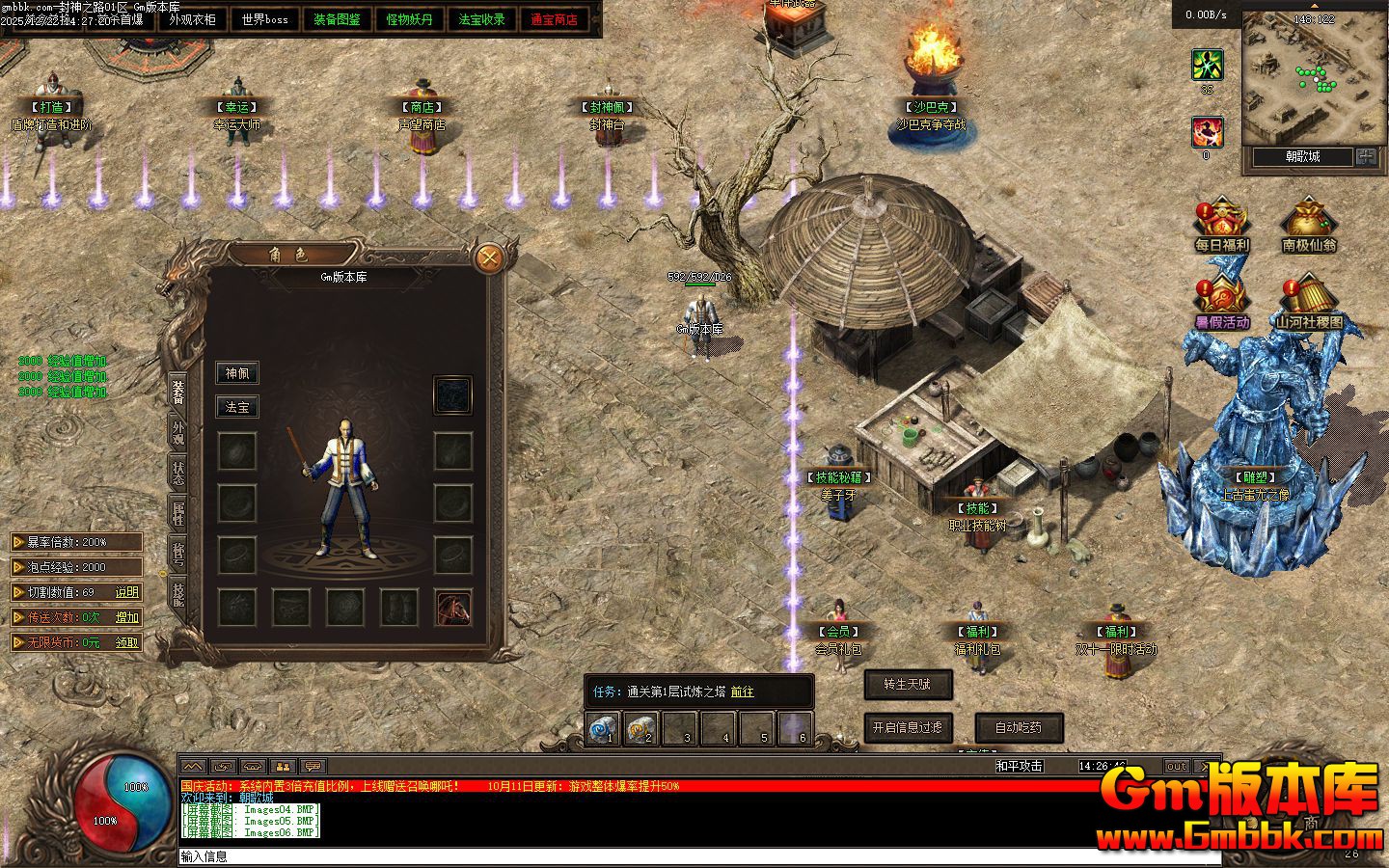The height and width of the screenshot is (868, 1389).
Task: Open the 法宝收录 menu
Action: tap(481, 19)
